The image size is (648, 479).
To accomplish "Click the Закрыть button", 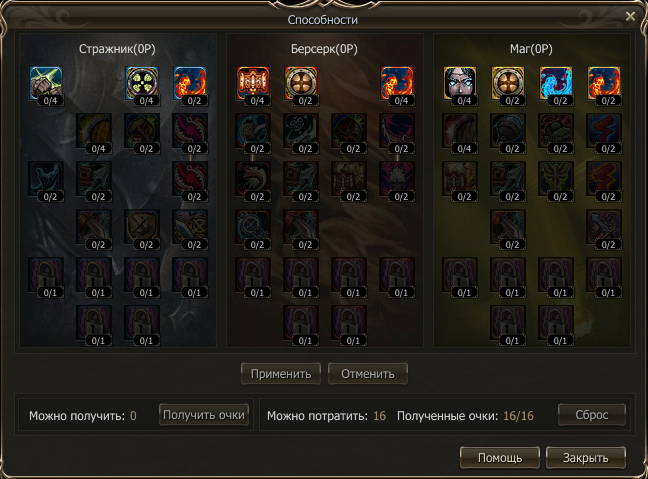I will pyautogui.click(x=586, y=458).
